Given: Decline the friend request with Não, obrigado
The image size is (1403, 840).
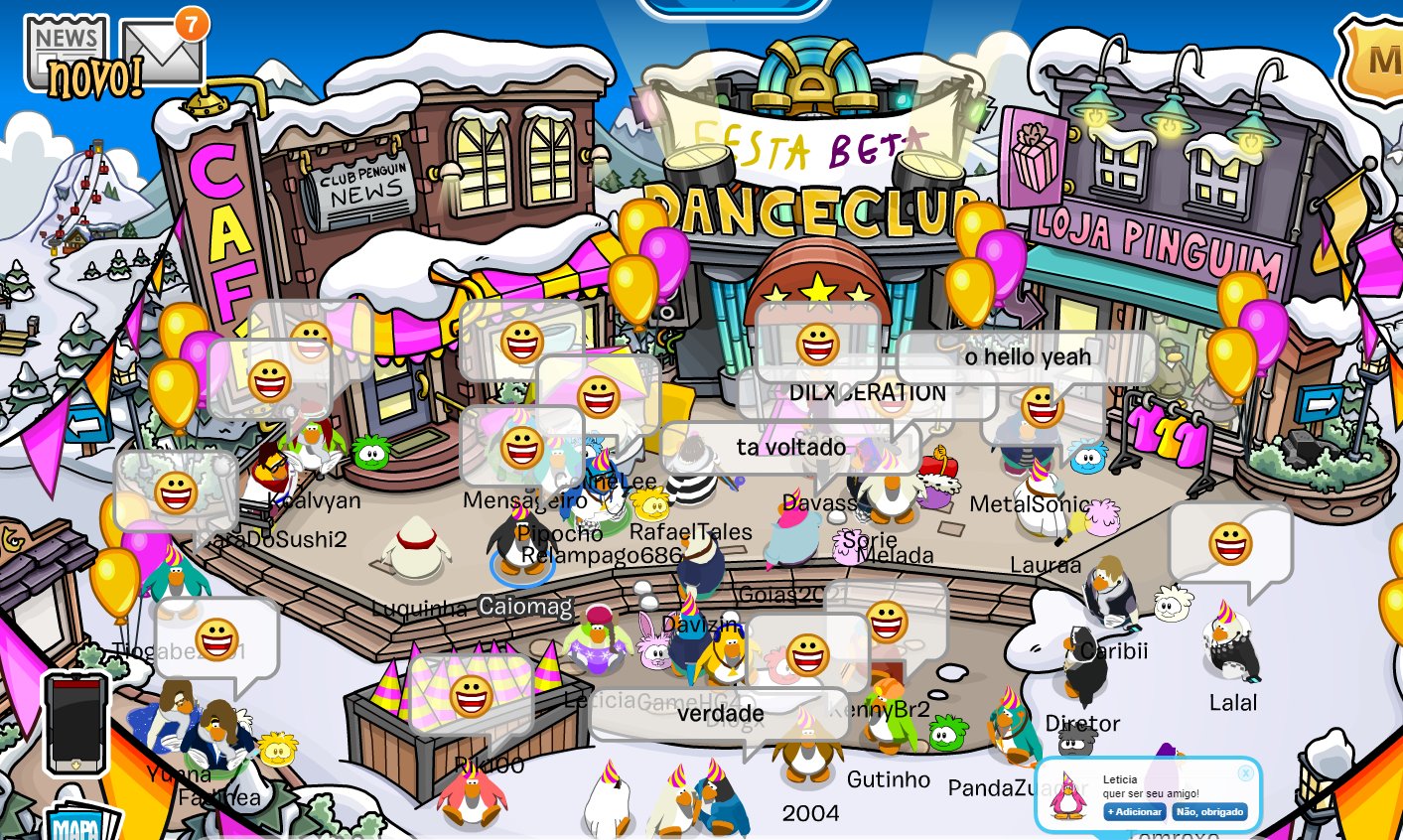Looking at the screenshot, I should tap(1209, 811).
